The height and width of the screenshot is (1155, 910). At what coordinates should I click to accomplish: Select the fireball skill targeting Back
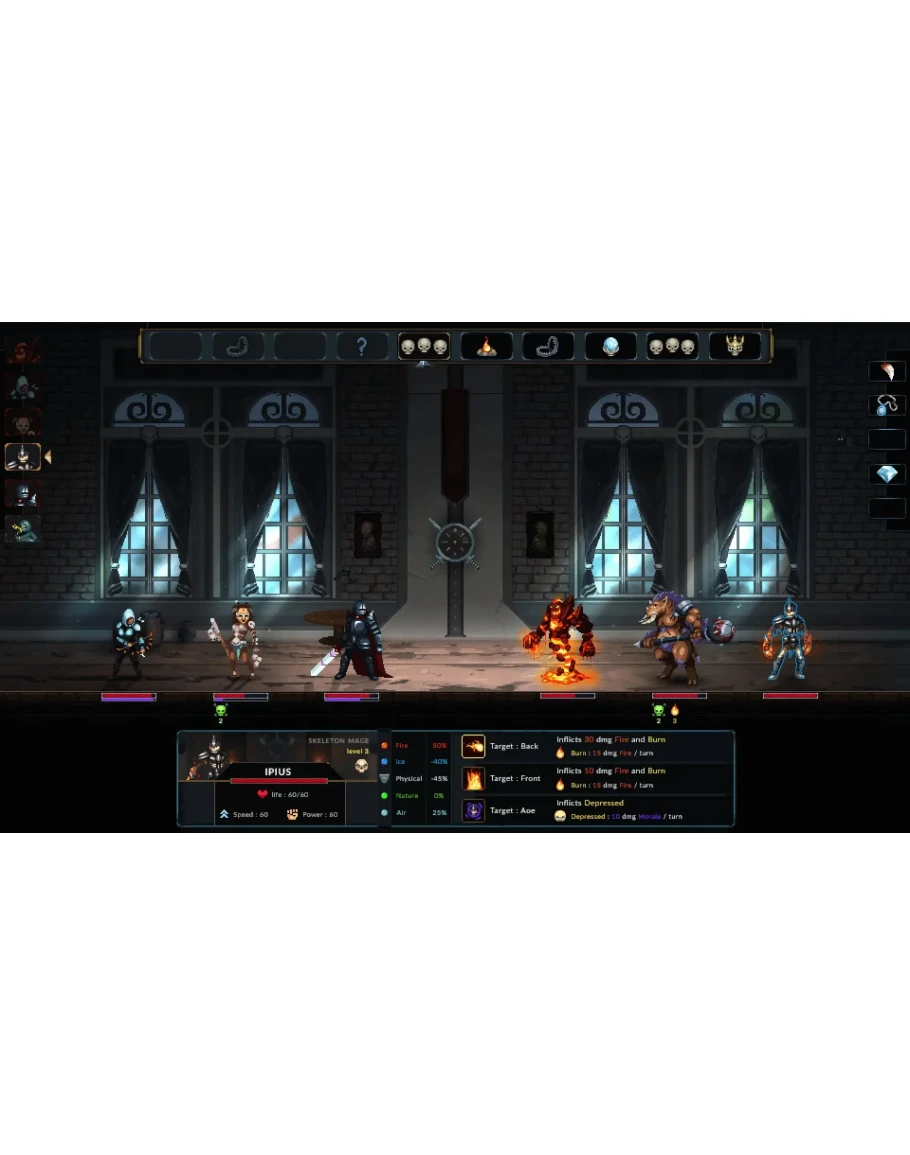473,746
